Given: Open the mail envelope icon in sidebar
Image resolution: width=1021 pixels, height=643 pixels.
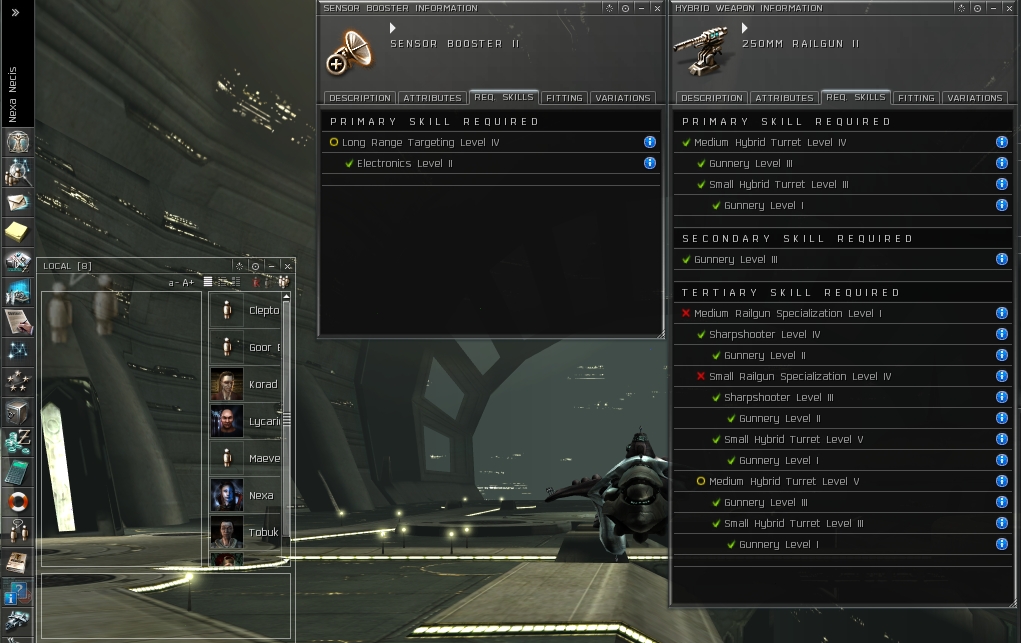Looking at the screenshot, I should coord(18,203).
